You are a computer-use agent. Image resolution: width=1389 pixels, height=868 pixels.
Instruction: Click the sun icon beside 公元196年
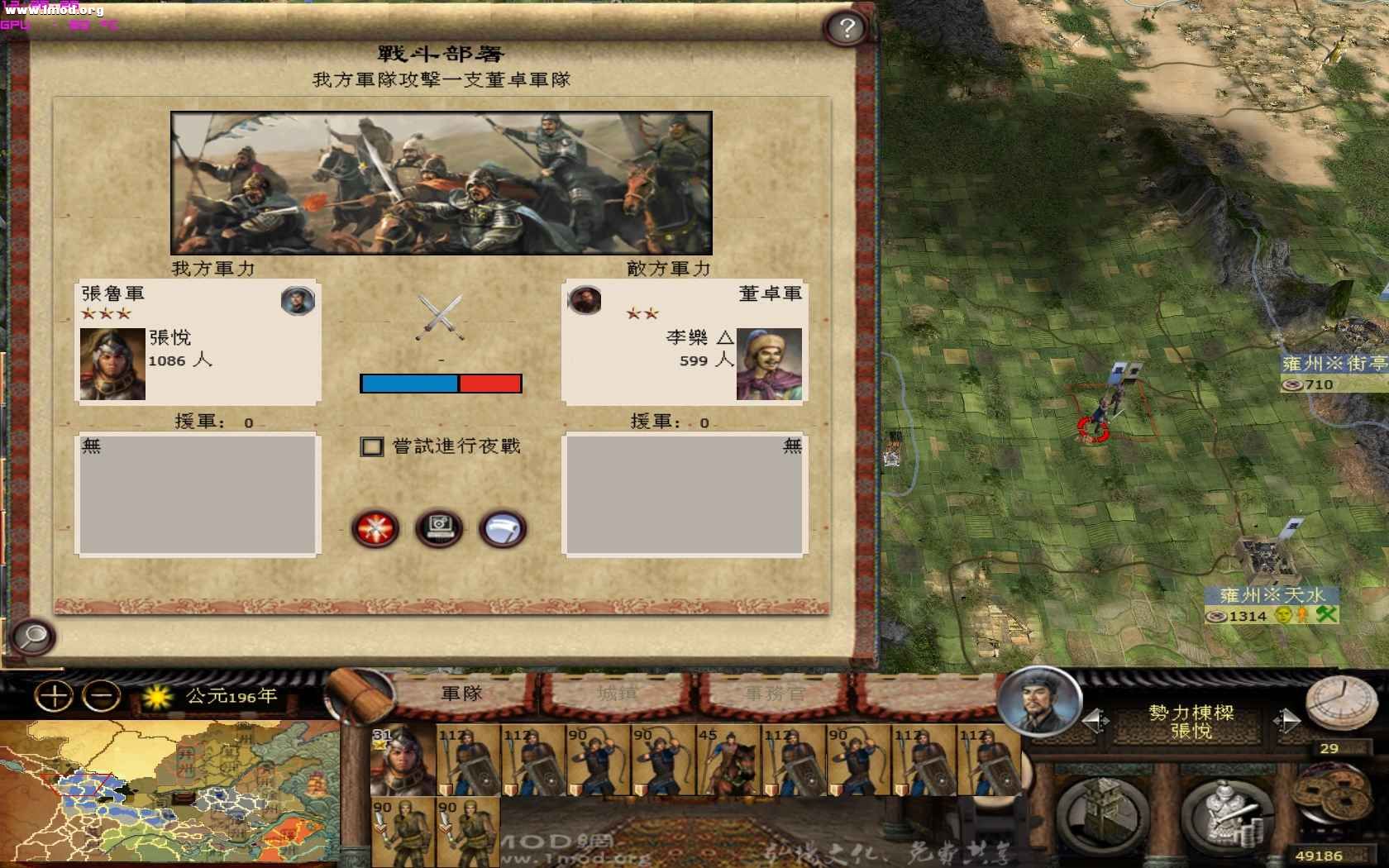coord(155,695)
